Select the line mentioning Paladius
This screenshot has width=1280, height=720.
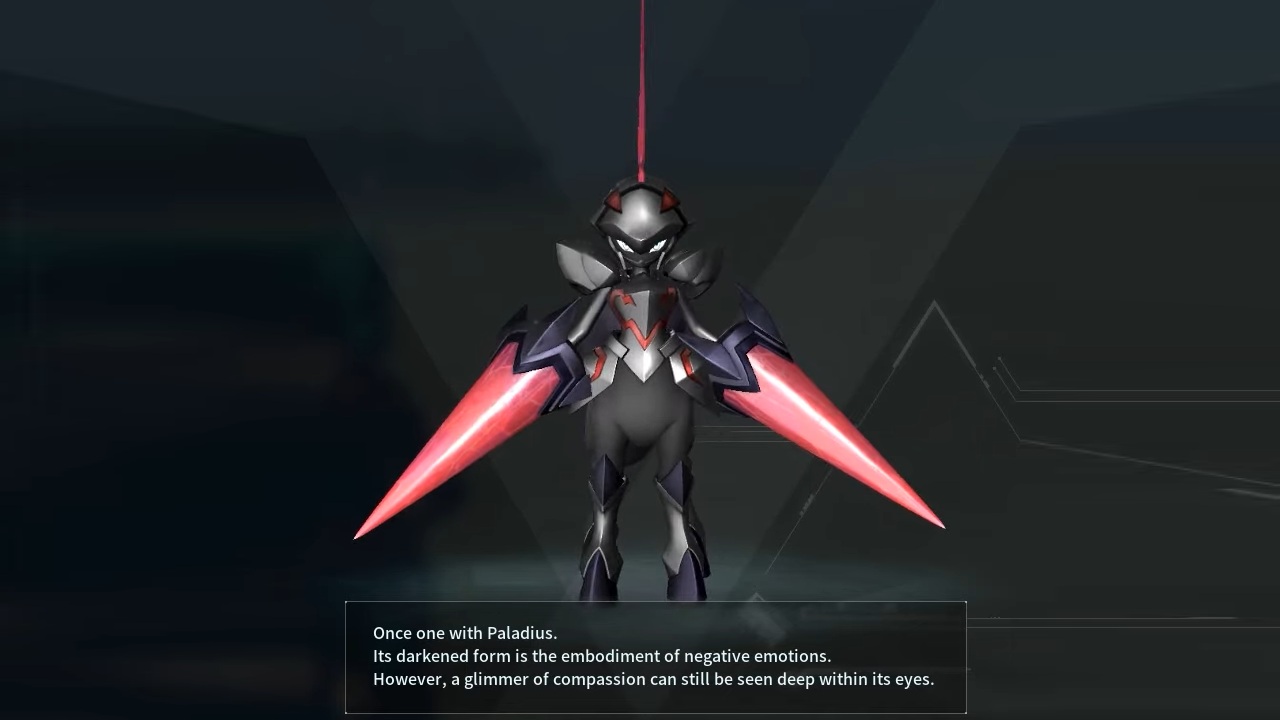tap(464, 632)
